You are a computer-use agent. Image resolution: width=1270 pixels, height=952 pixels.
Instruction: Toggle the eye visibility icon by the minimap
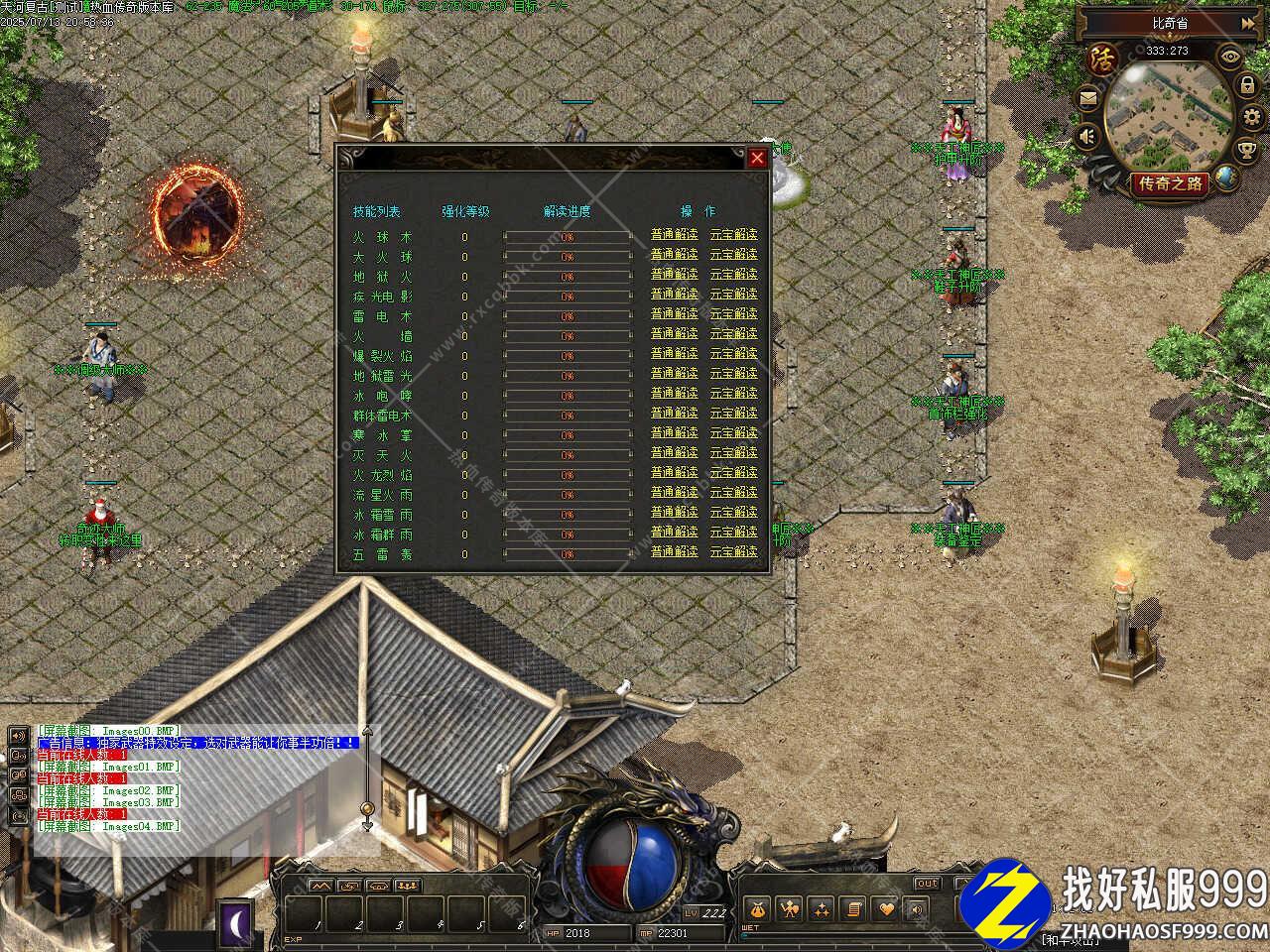click(x=1231, y=57)
